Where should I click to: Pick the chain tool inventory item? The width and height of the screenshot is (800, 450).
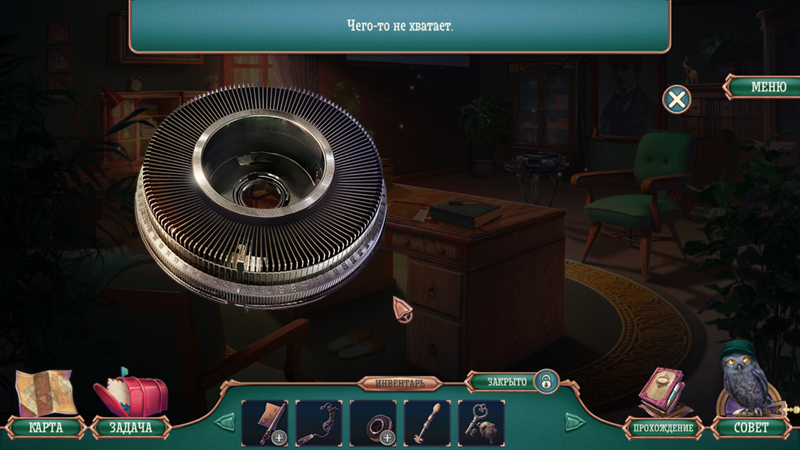coord(319,422)
